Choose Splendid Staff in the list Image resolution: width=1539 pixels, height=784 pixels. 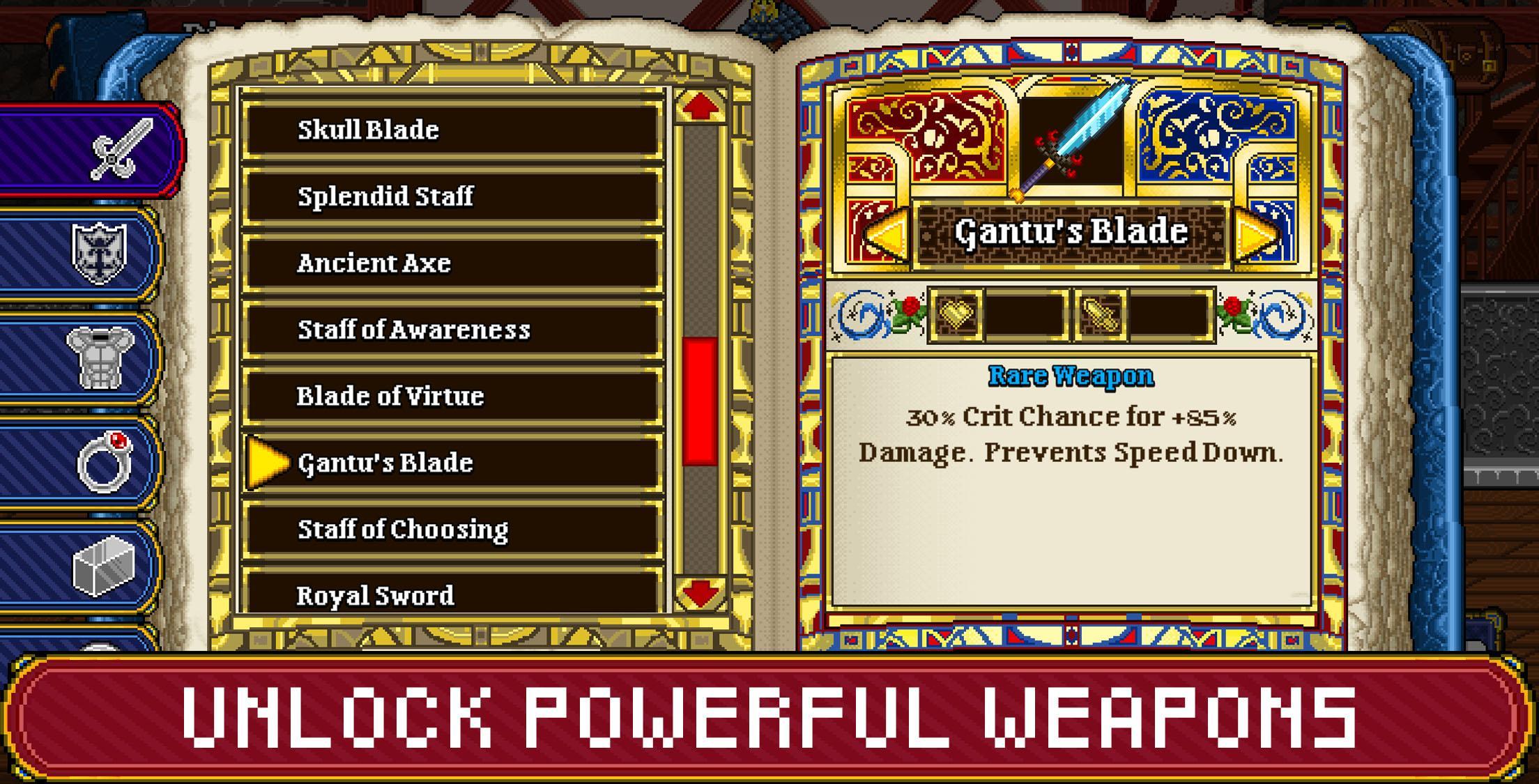coord(453,195)
